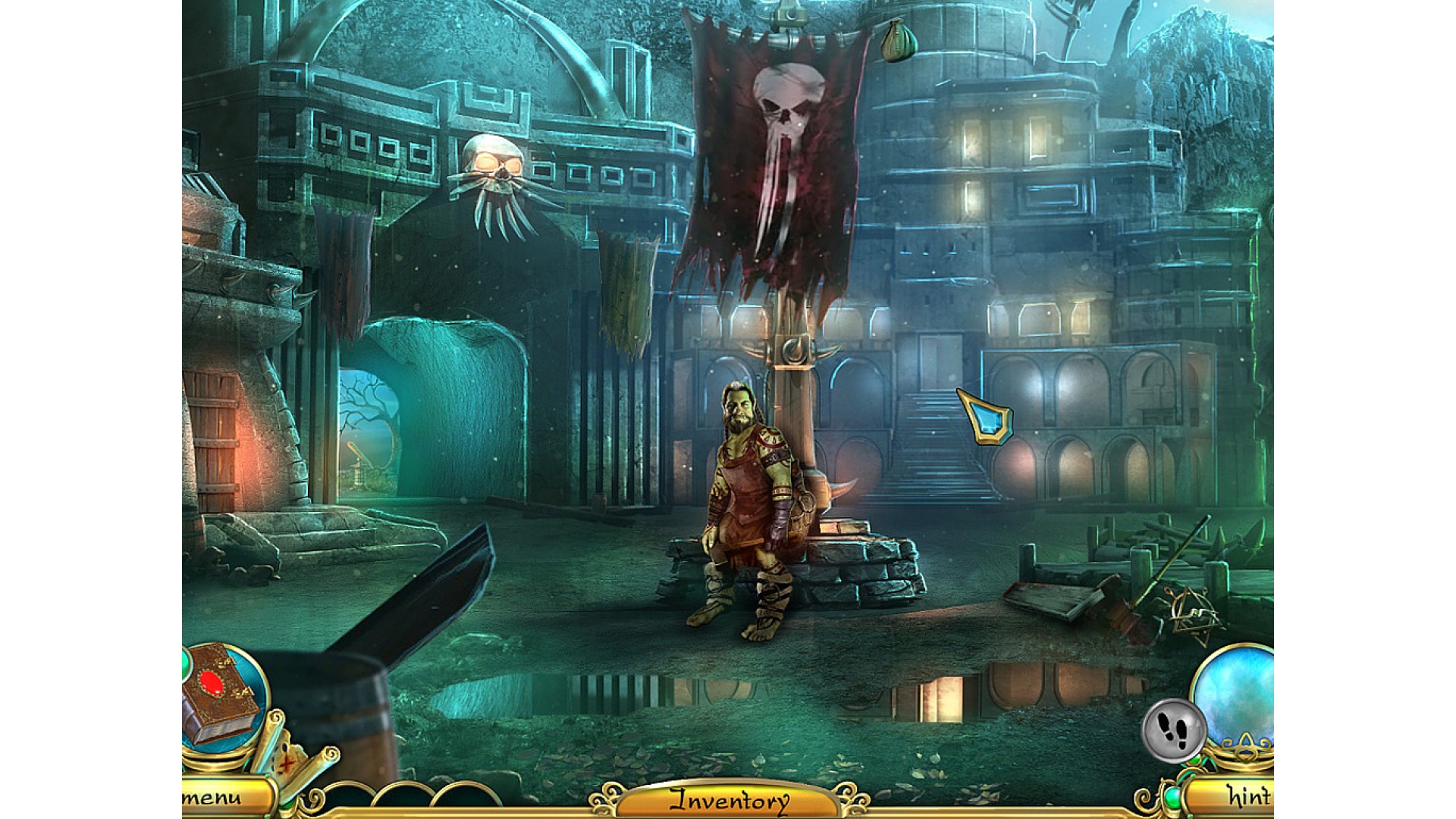Open the game menu

[221, 798]
